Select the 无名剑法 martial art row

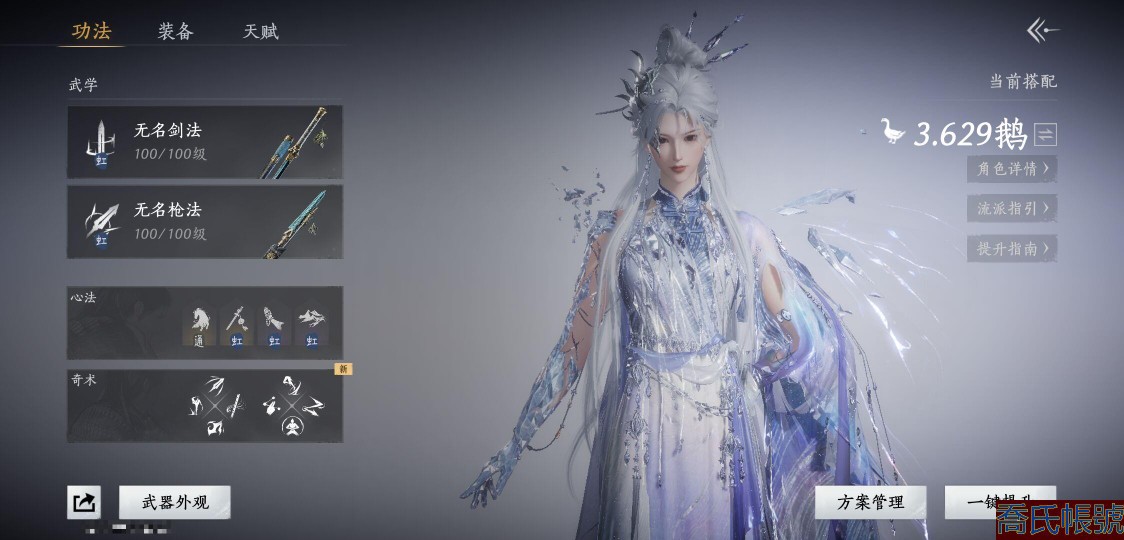coord(205,142)
